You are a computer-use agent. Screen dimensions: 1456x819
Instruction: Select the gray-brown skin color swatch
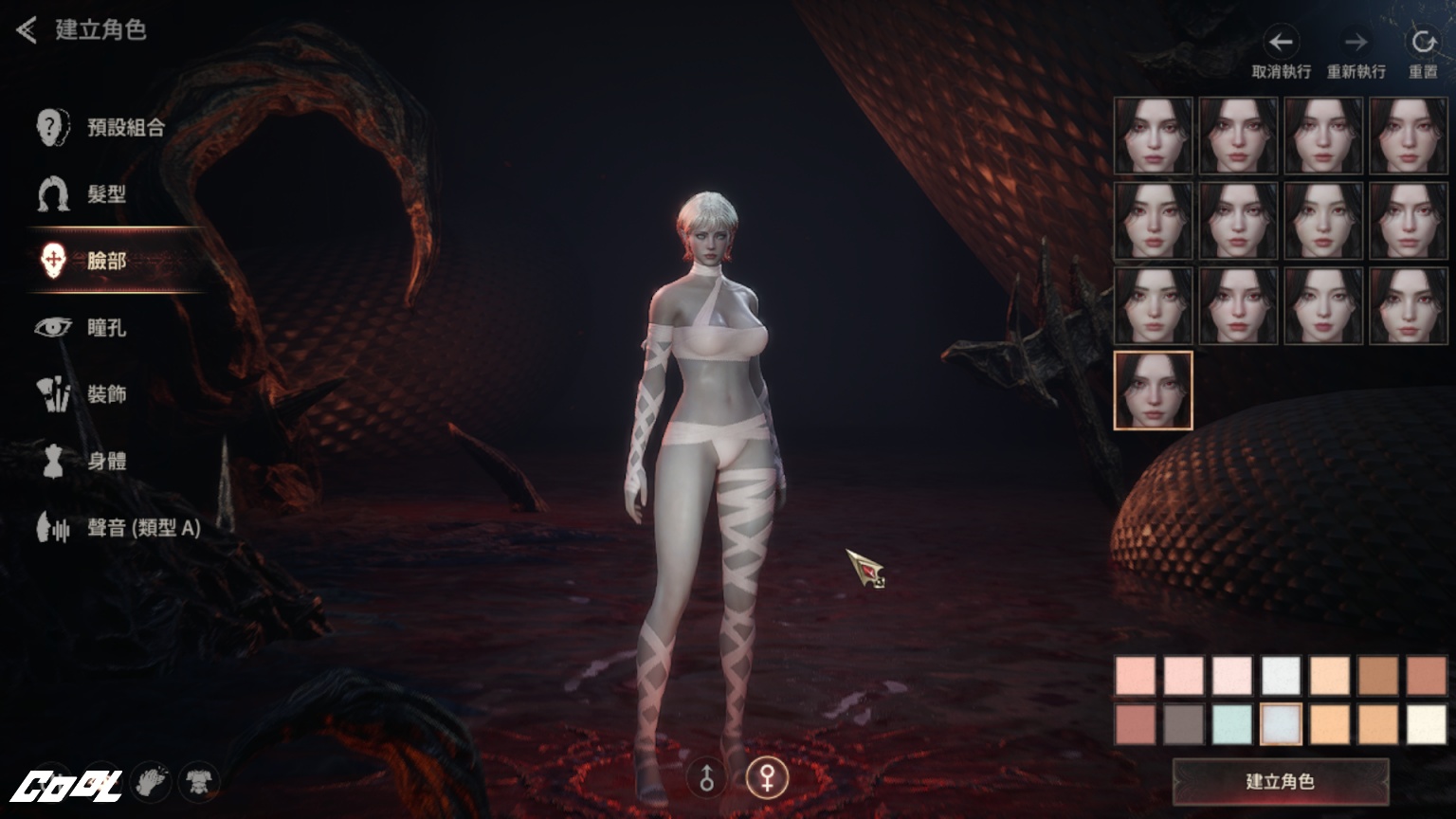click(x=1183, y=724)
